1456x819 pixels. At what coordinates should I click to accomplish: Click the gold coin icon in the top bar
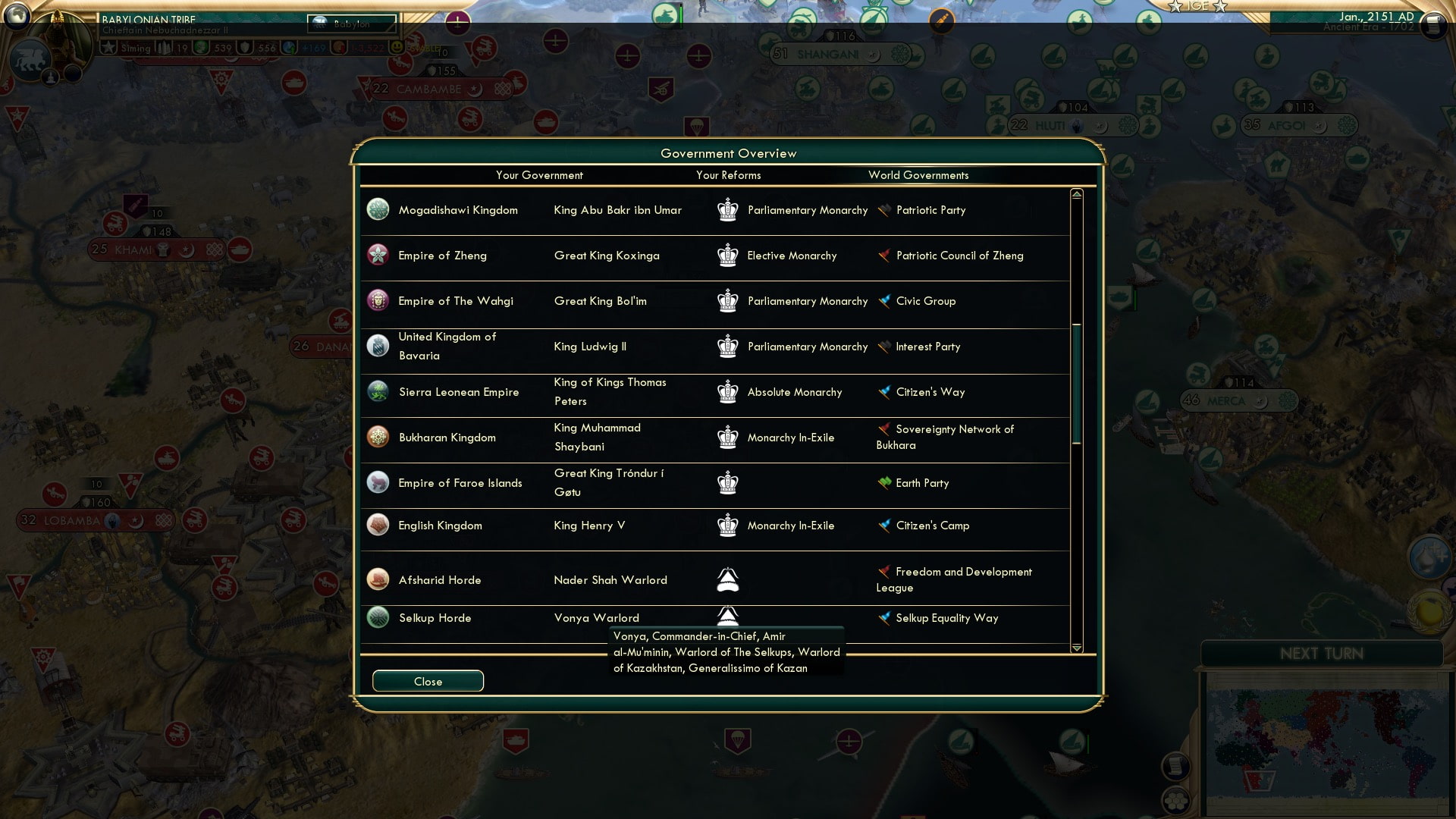(x=340, y=47)
